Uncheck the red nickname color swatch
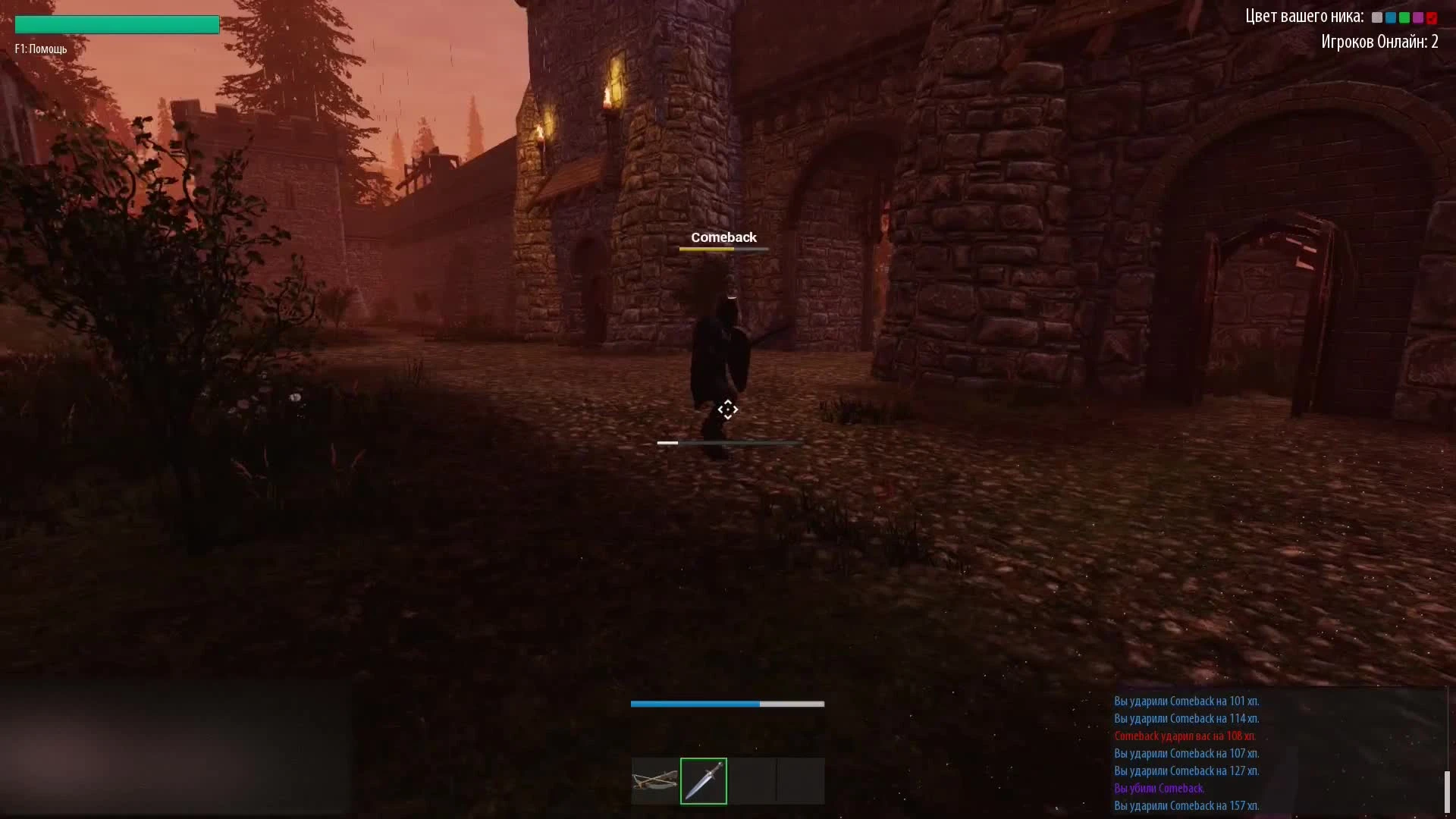The image size is (1456, 819). tap(1432, 17)
